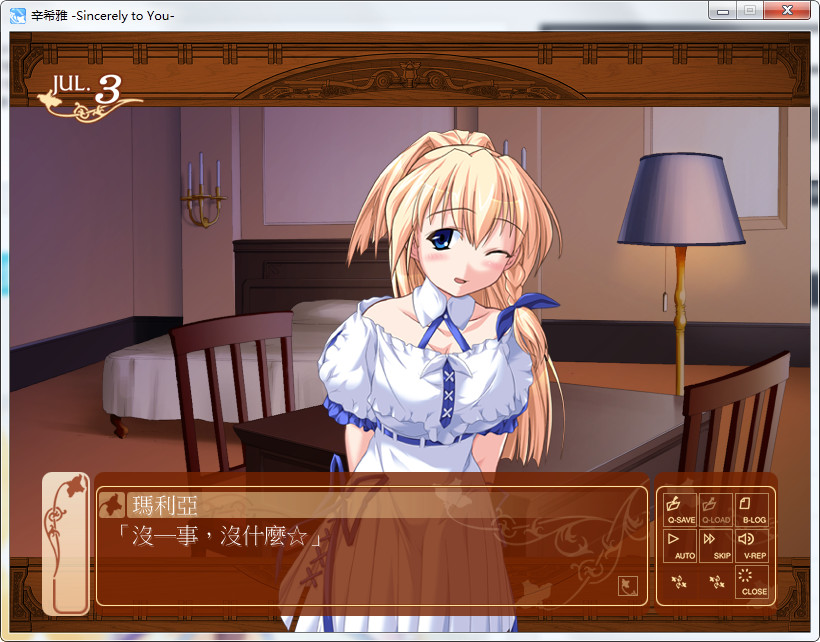Click the dialogue advance arrow icon
This screenshot has height=642, width=820.
[x=628, y=585]
